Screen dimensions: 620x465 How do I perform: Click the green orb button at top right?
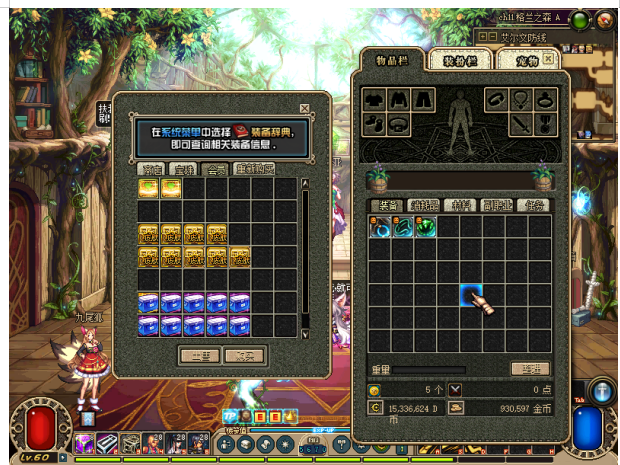click(580, 20)
